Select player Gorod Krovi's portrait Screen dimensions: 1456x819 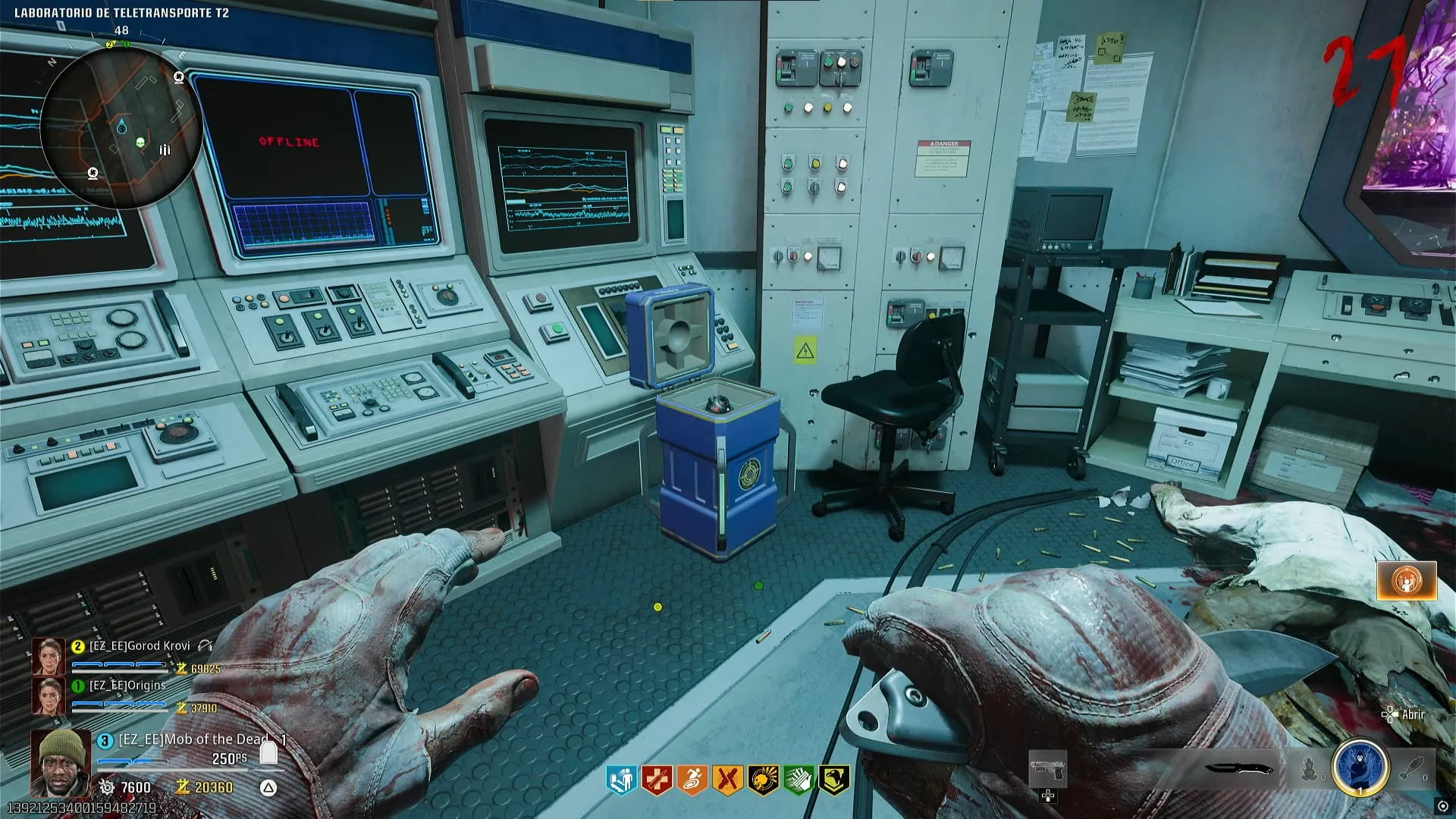pos(48,656)
